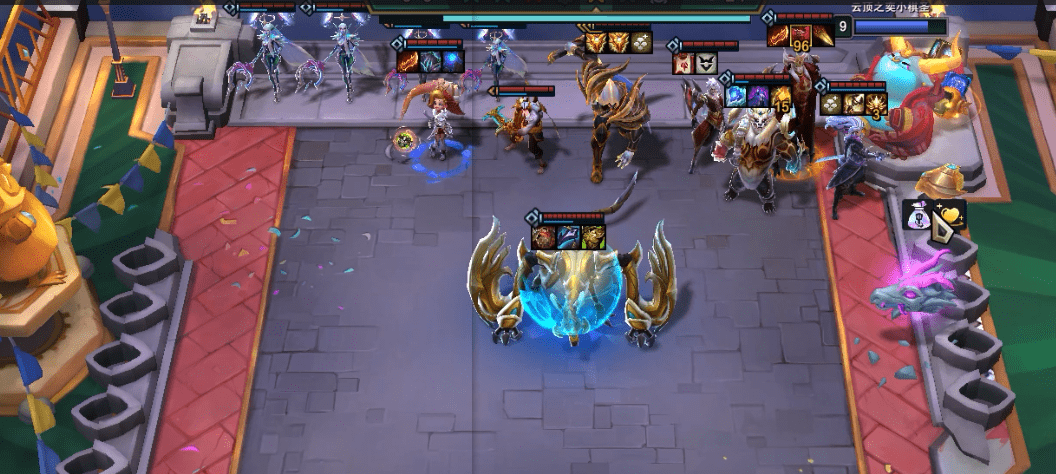Click the golden heart icon
The image size is (1056, 474).
coord(950,213)
